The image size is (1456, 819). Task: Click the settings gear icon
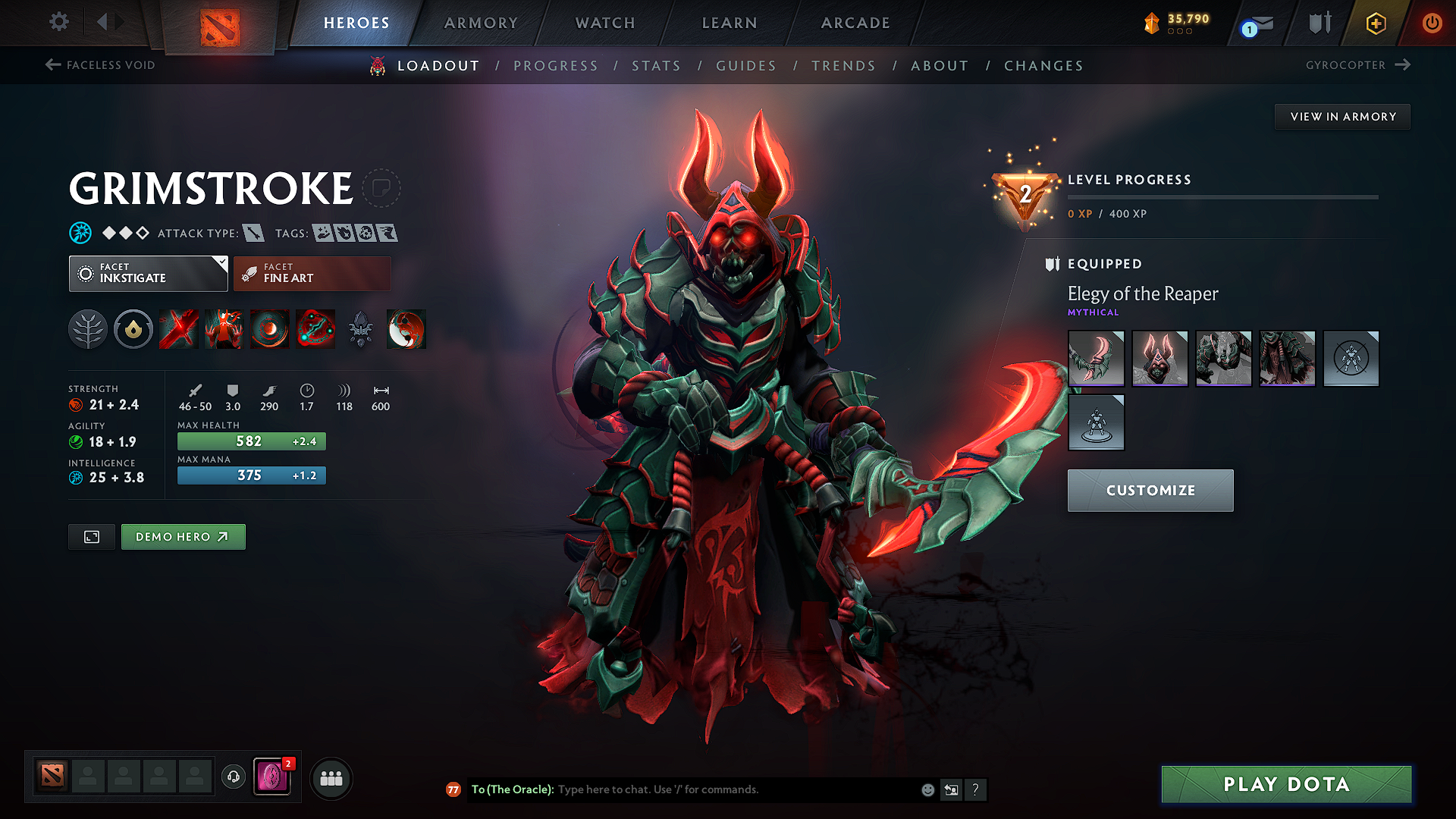pos(58,22)
